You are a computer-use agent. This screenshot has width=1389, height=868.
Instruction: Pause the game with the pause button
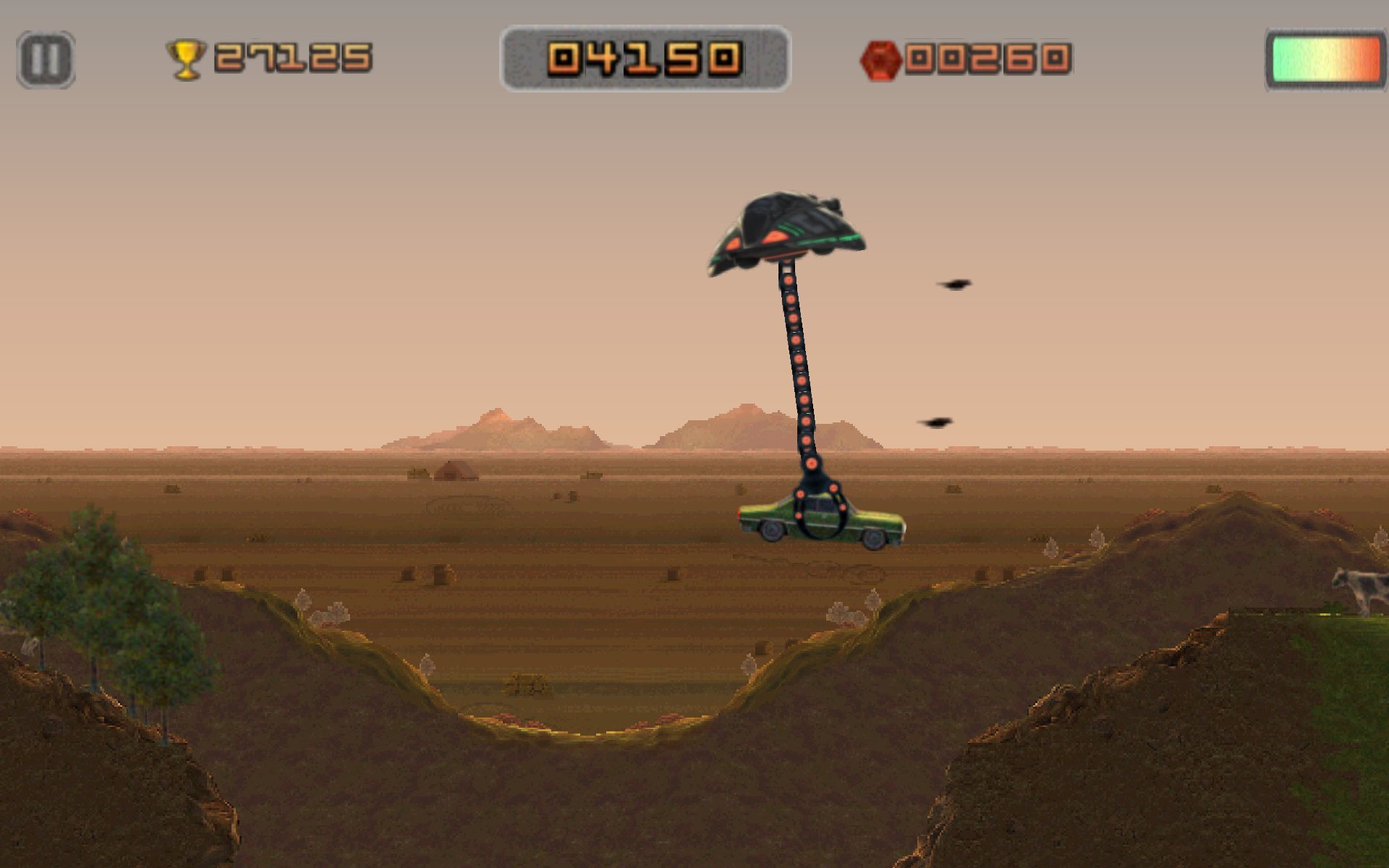(46, 59)
